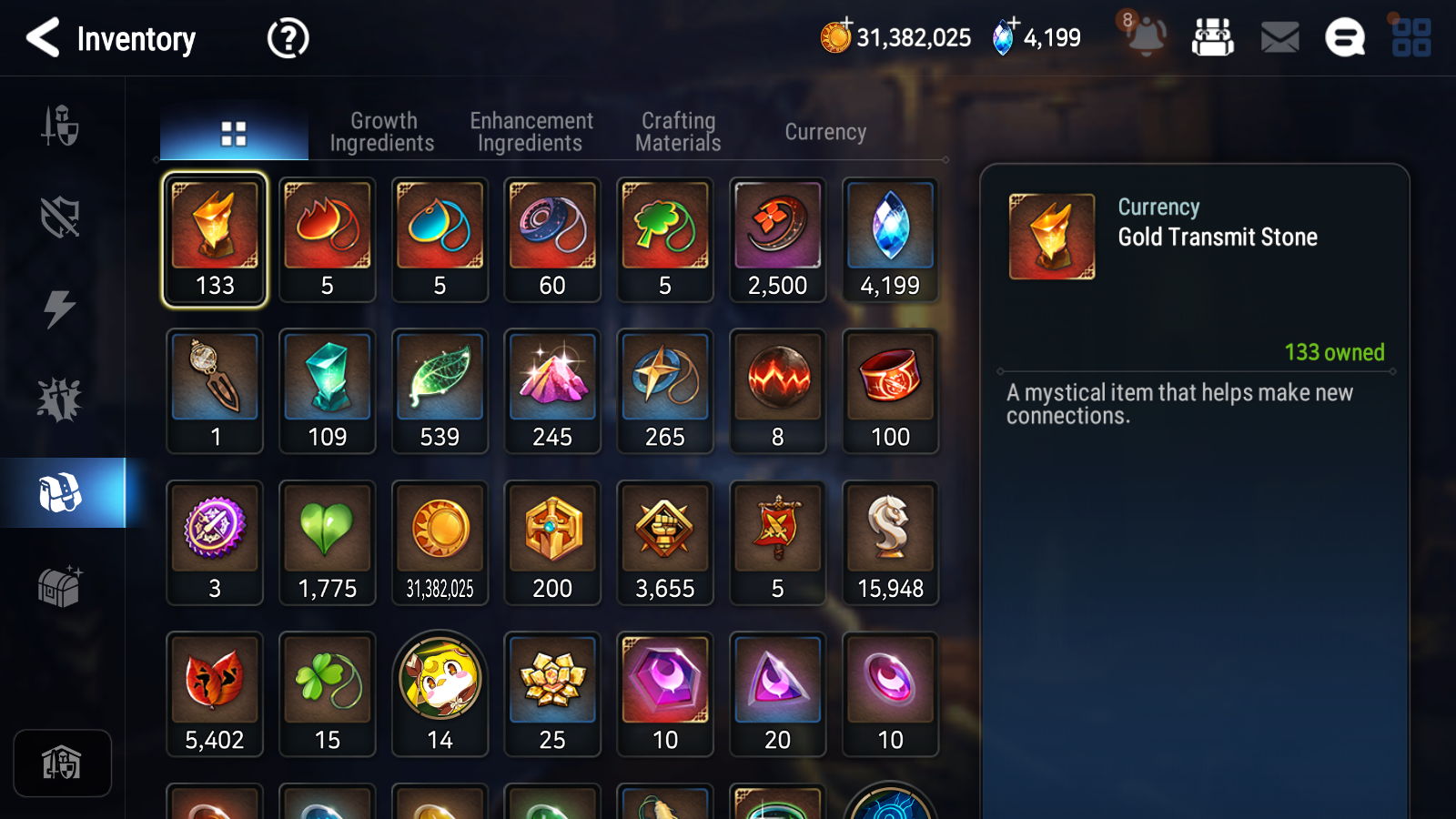1456x819 pixels.
Task: Open the sanctuary icon at bottom left
Action: (61, 763)
